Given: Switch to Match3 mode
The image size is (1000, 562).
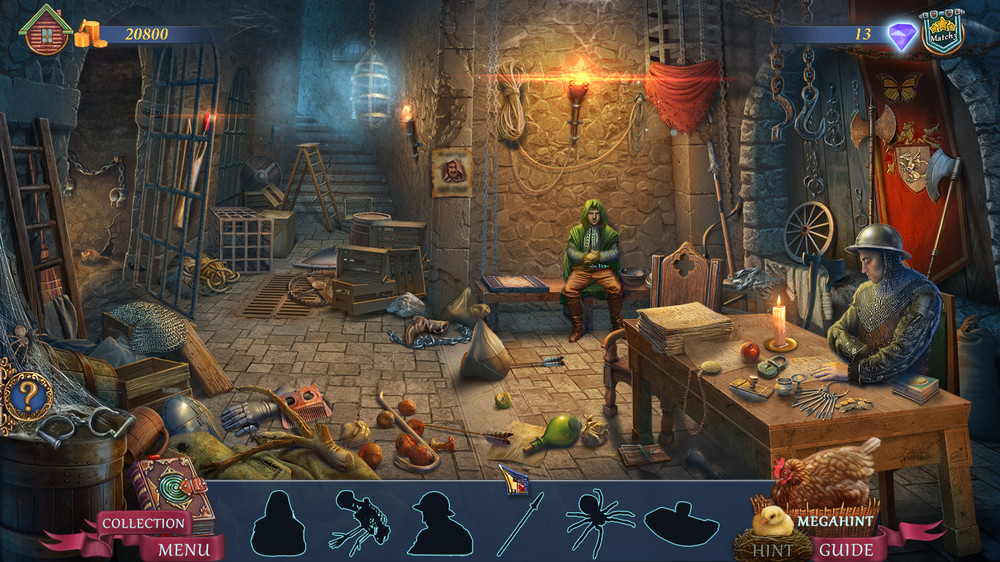Looking at the screenshot, I should [x=942, y=33].
